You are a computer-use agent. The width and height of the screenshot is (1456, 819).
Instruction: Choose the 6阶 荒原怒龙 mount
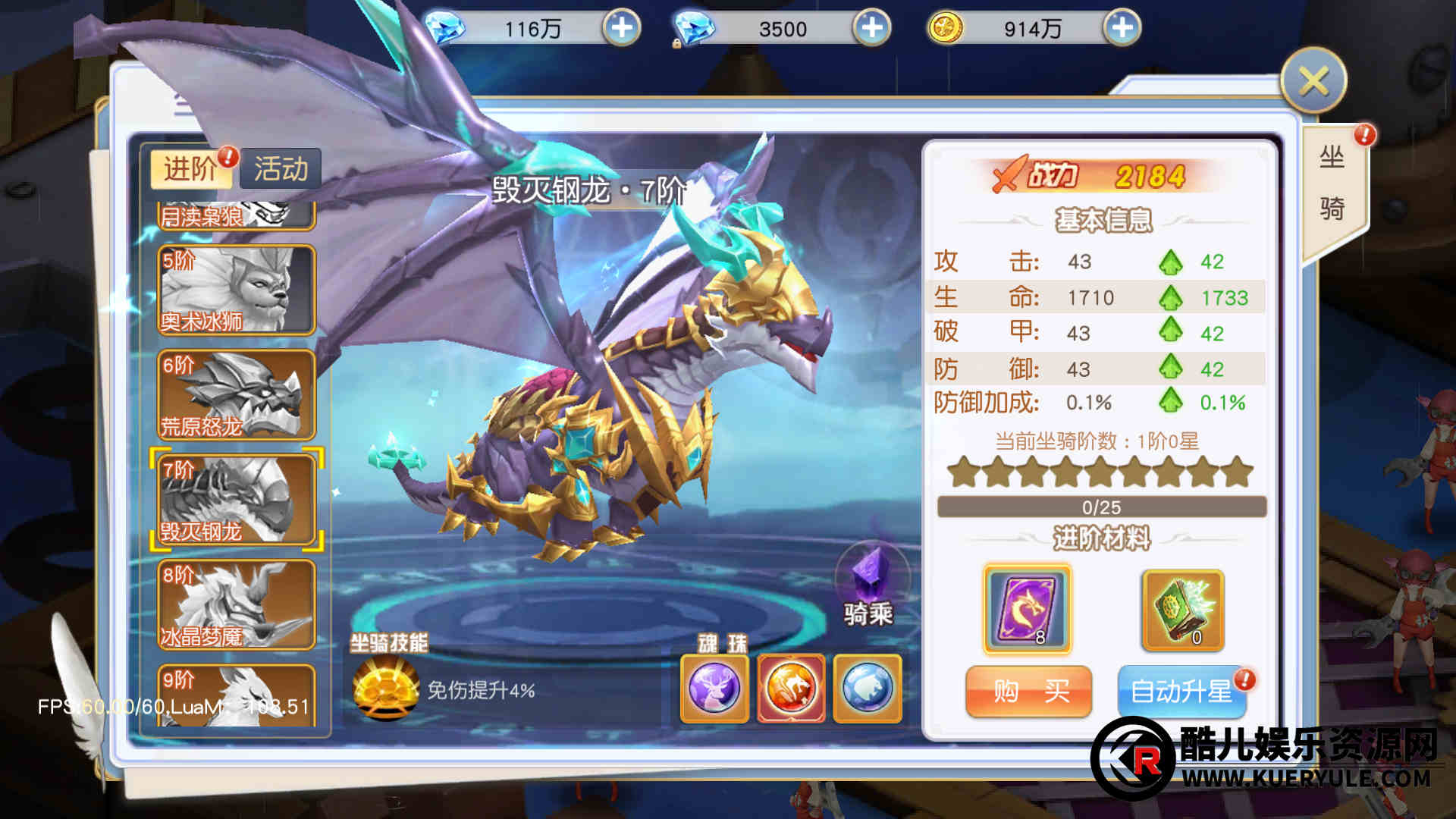[x=236, y=395]
